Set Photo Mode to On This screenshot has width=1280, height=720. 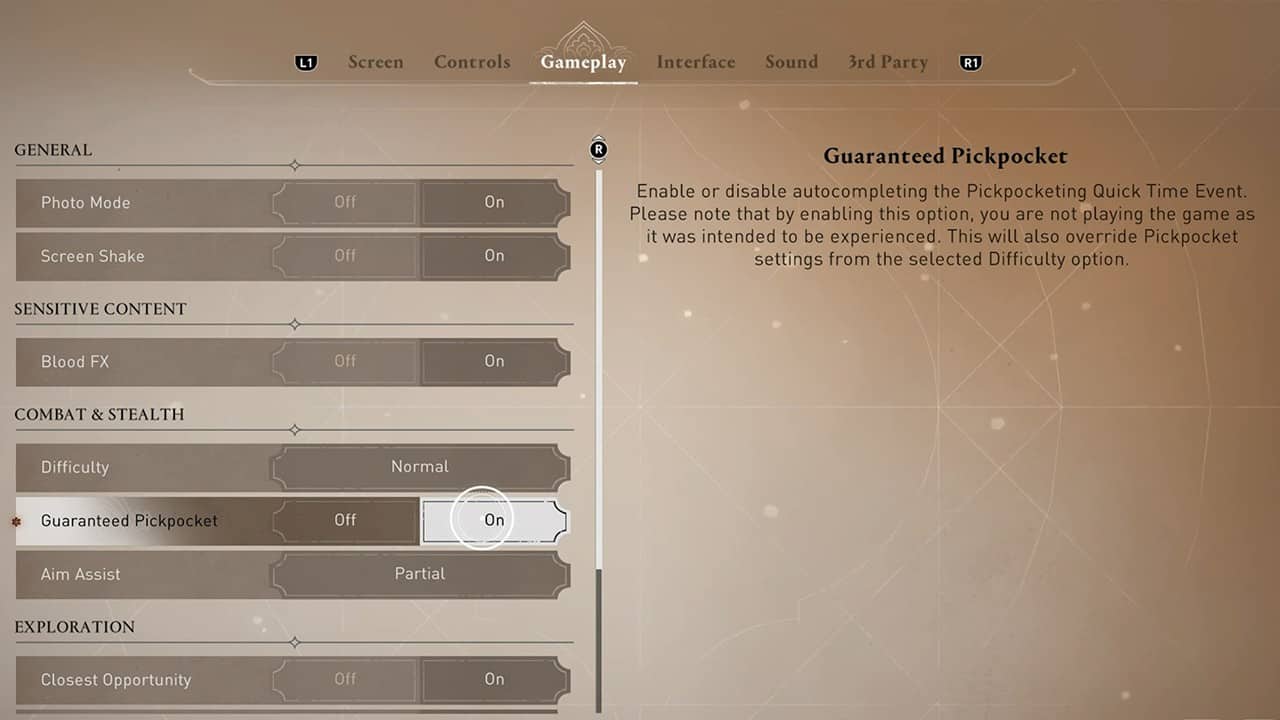coord(494,203)
